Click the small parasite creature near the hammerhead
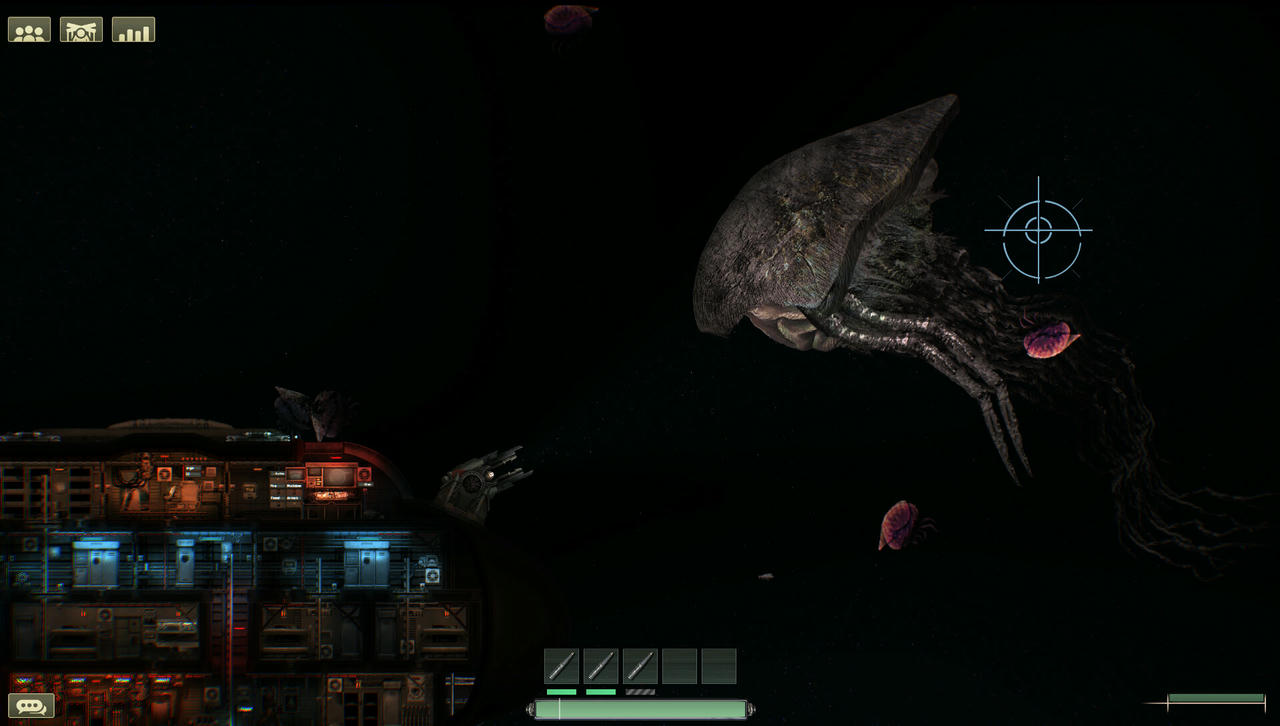 1047,340
